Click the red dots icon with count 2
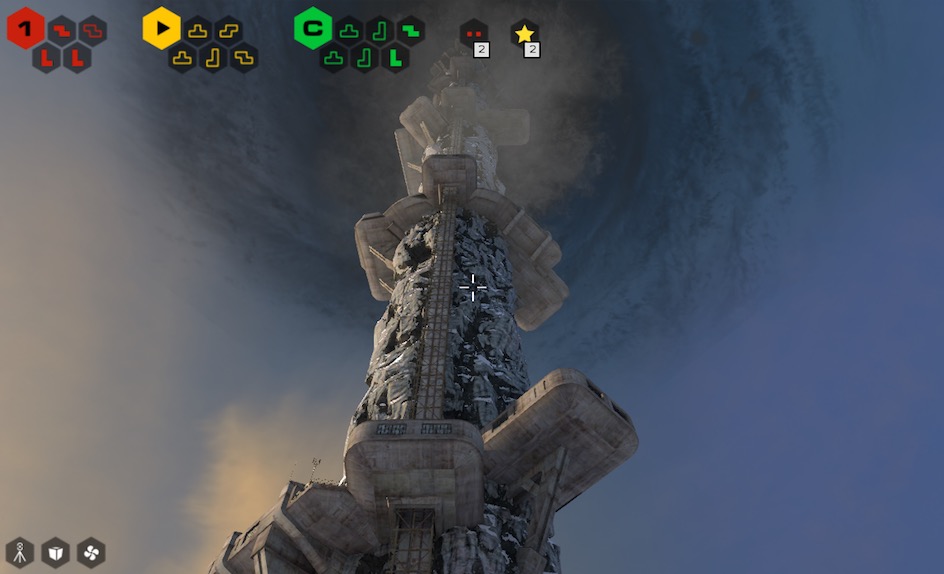 (x=473, y=34)
